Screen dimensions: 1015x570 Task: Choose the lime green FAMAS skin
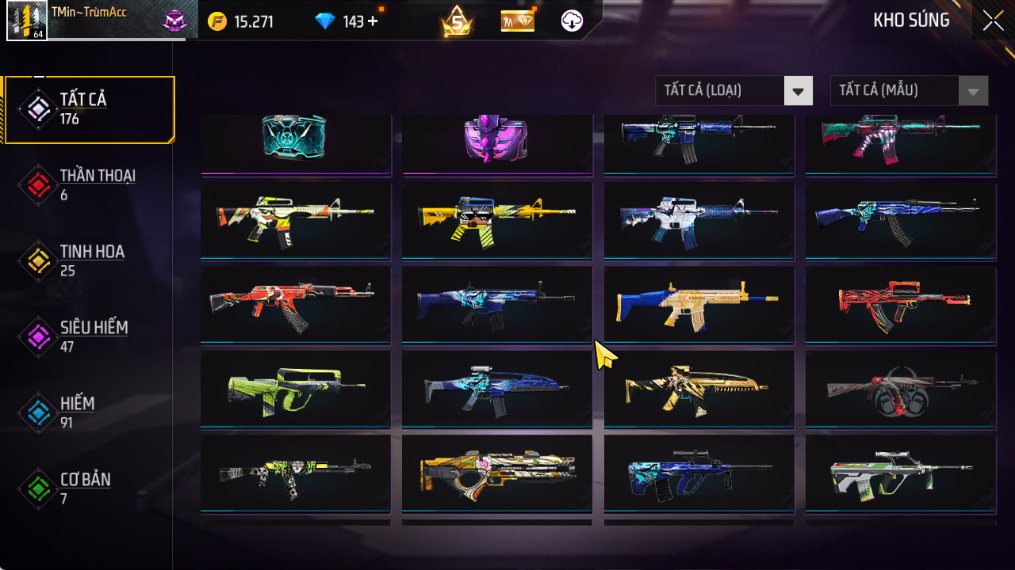(296, 387)
